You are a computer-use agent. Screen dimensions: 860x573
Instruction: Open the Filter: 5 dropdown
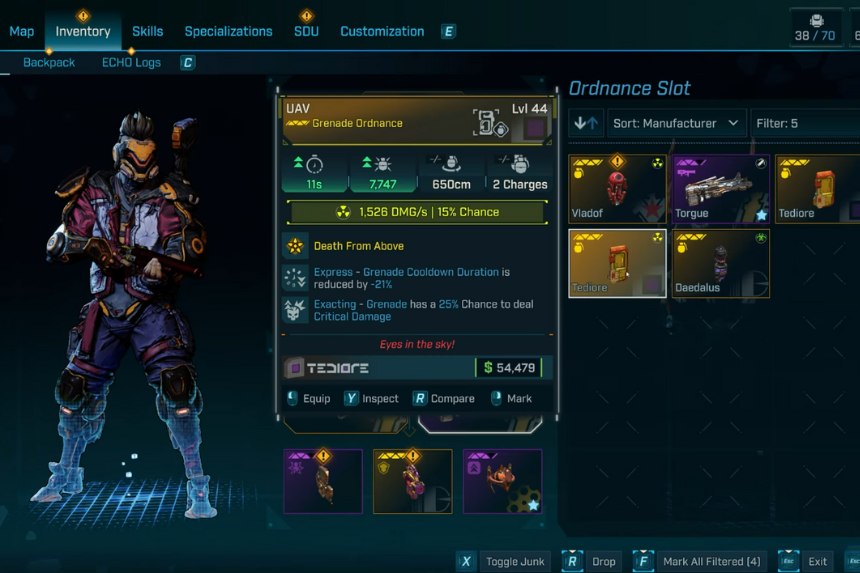click(805, 123)
